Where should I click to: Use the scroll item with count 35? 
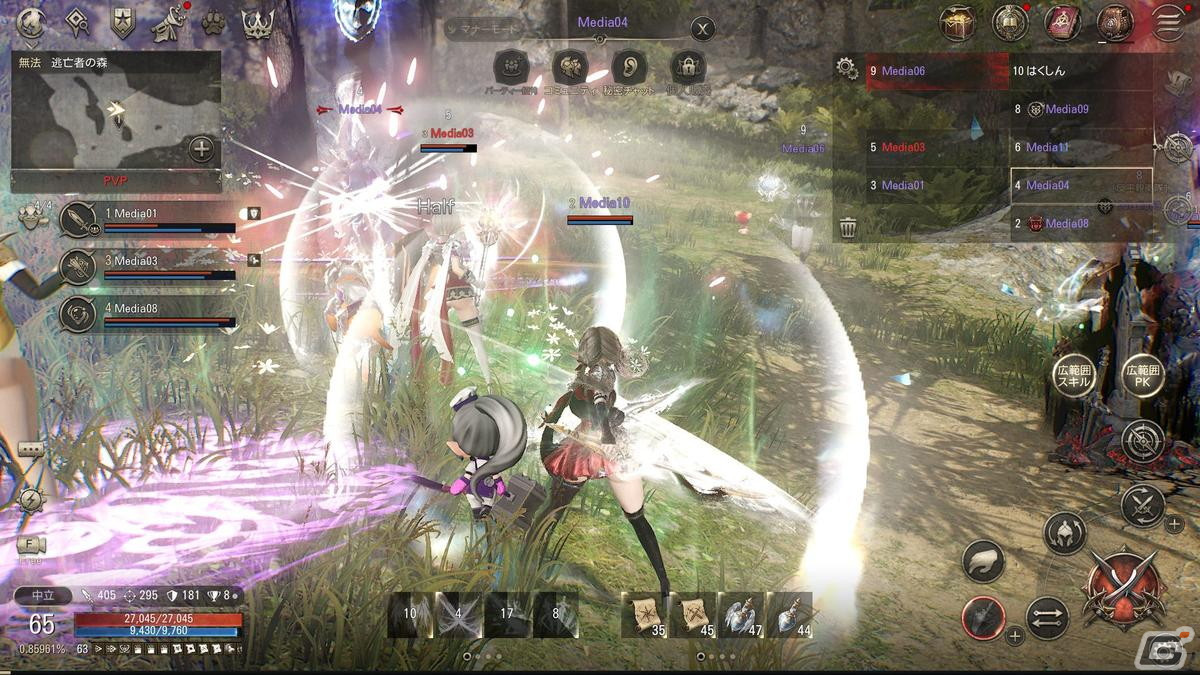(645, 615)
